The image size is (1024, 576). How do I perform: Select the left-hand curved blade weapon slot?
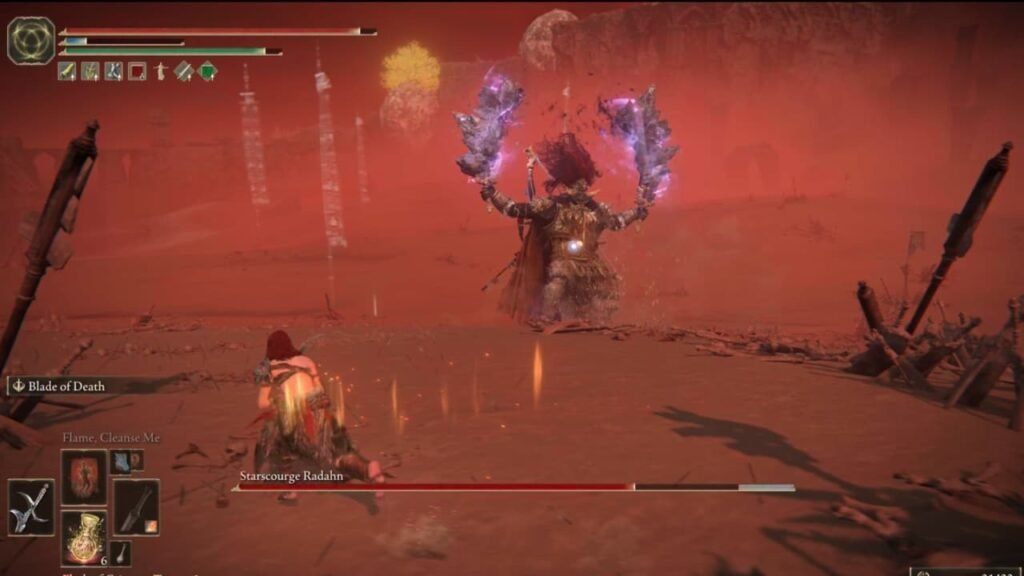[x=30, y=507]
